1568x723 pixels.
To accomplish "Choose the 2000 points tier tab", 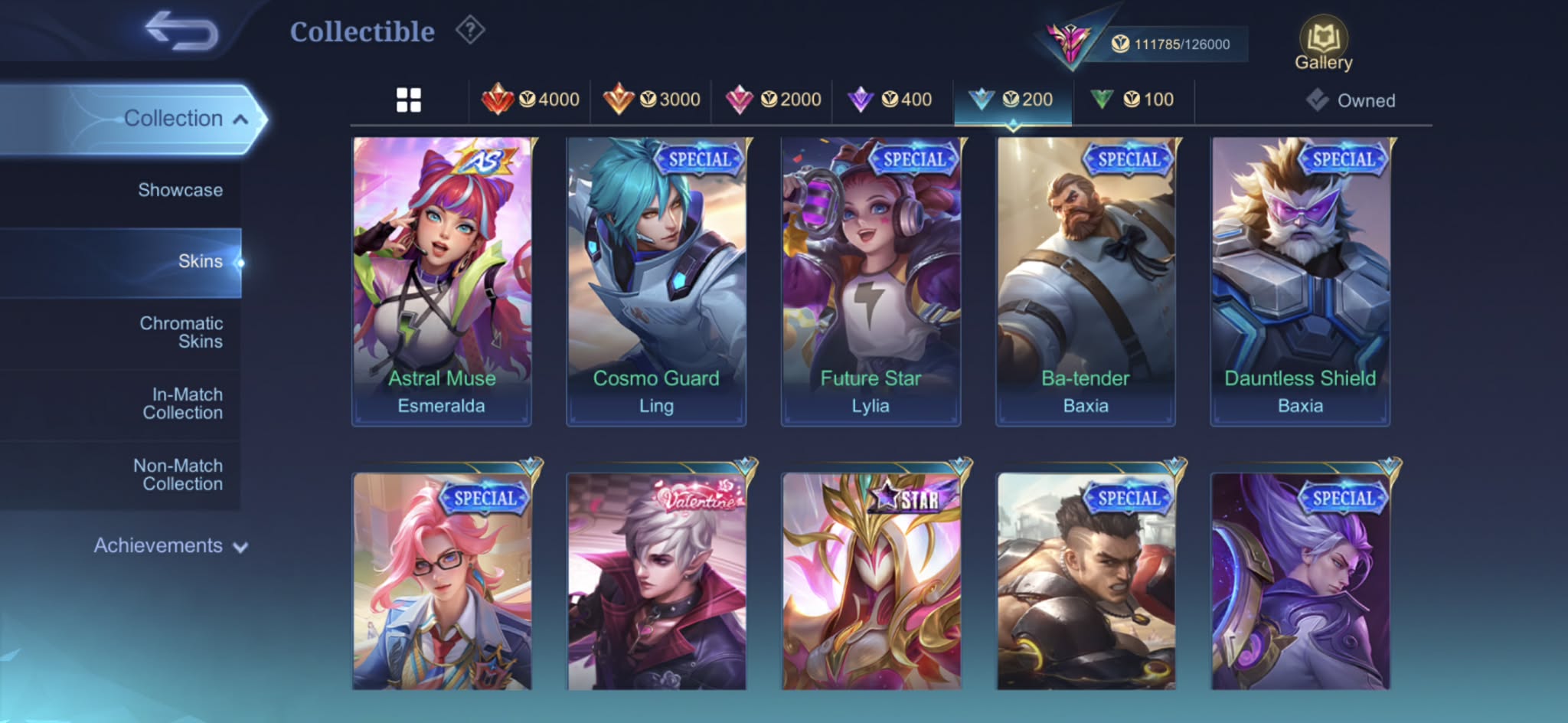I will tap(773, 100).
